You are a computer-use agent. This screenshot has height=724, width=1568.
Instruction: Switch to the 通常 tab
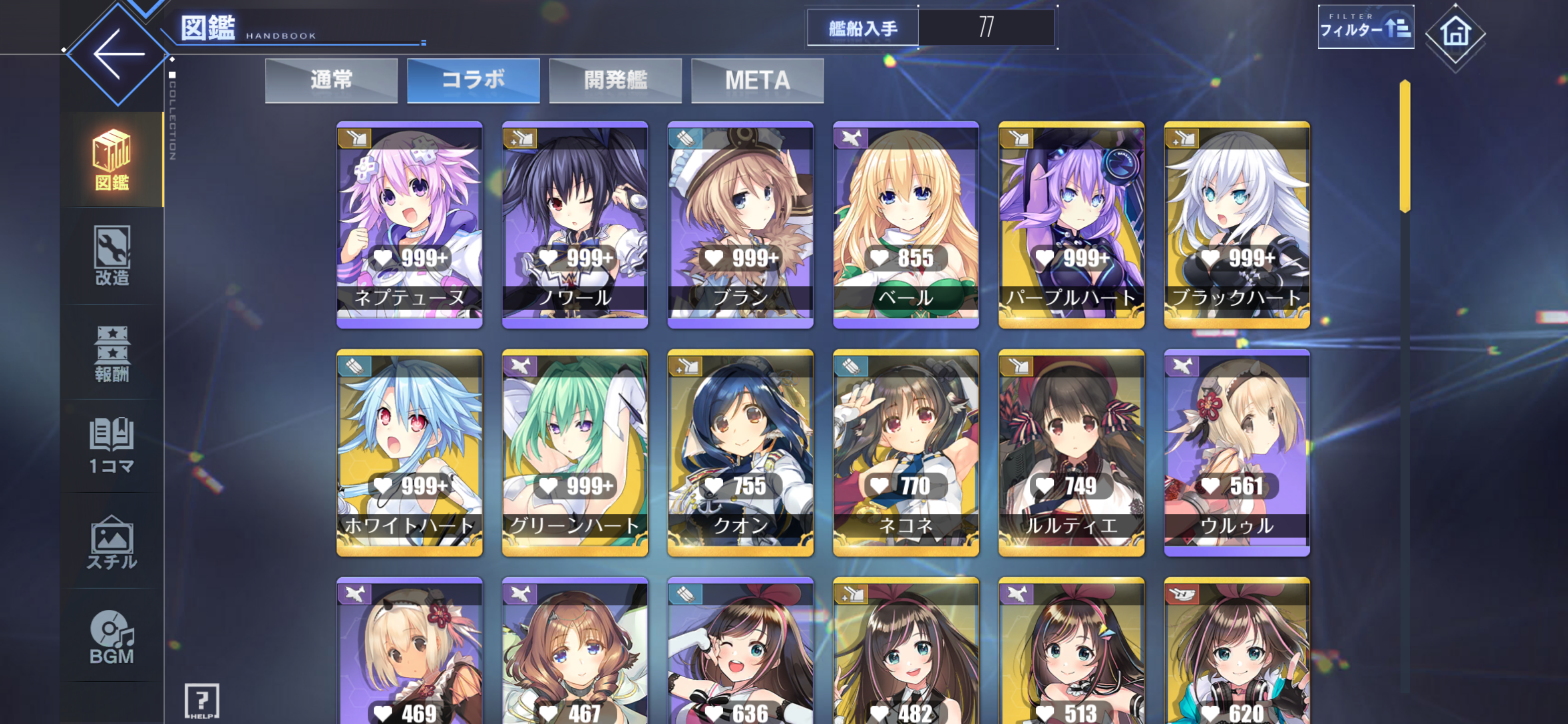click(x=331, y=80)
